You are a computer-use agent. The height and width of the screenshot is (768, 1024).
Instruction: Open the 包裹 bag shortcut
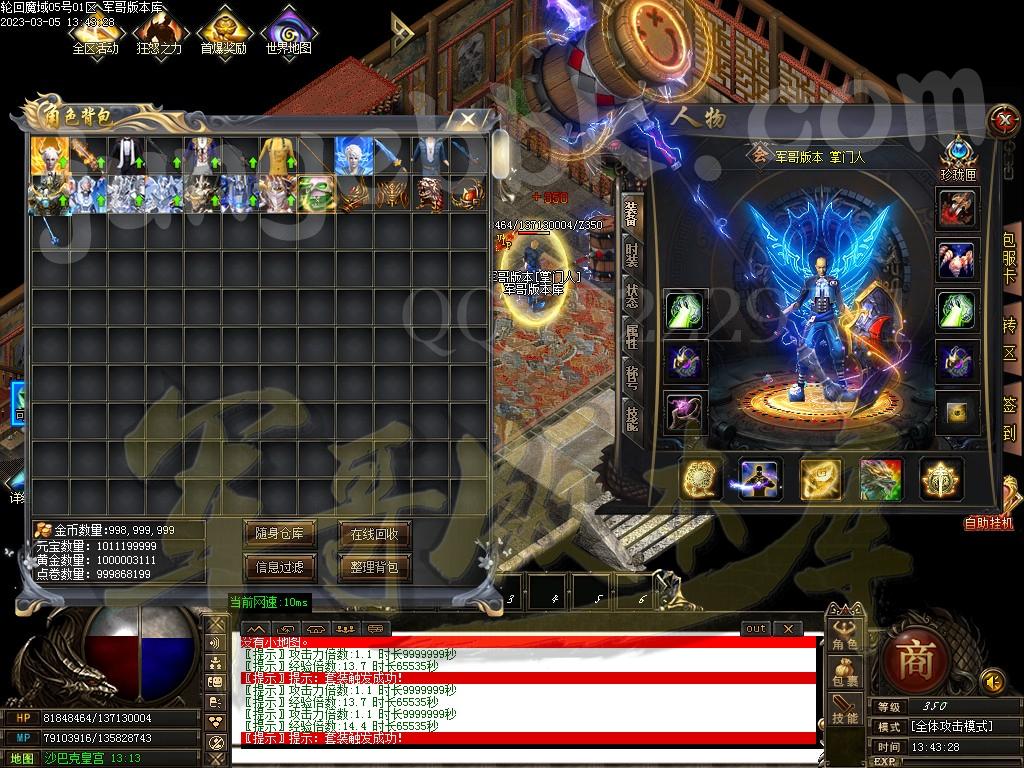click(x=845, y=674)
